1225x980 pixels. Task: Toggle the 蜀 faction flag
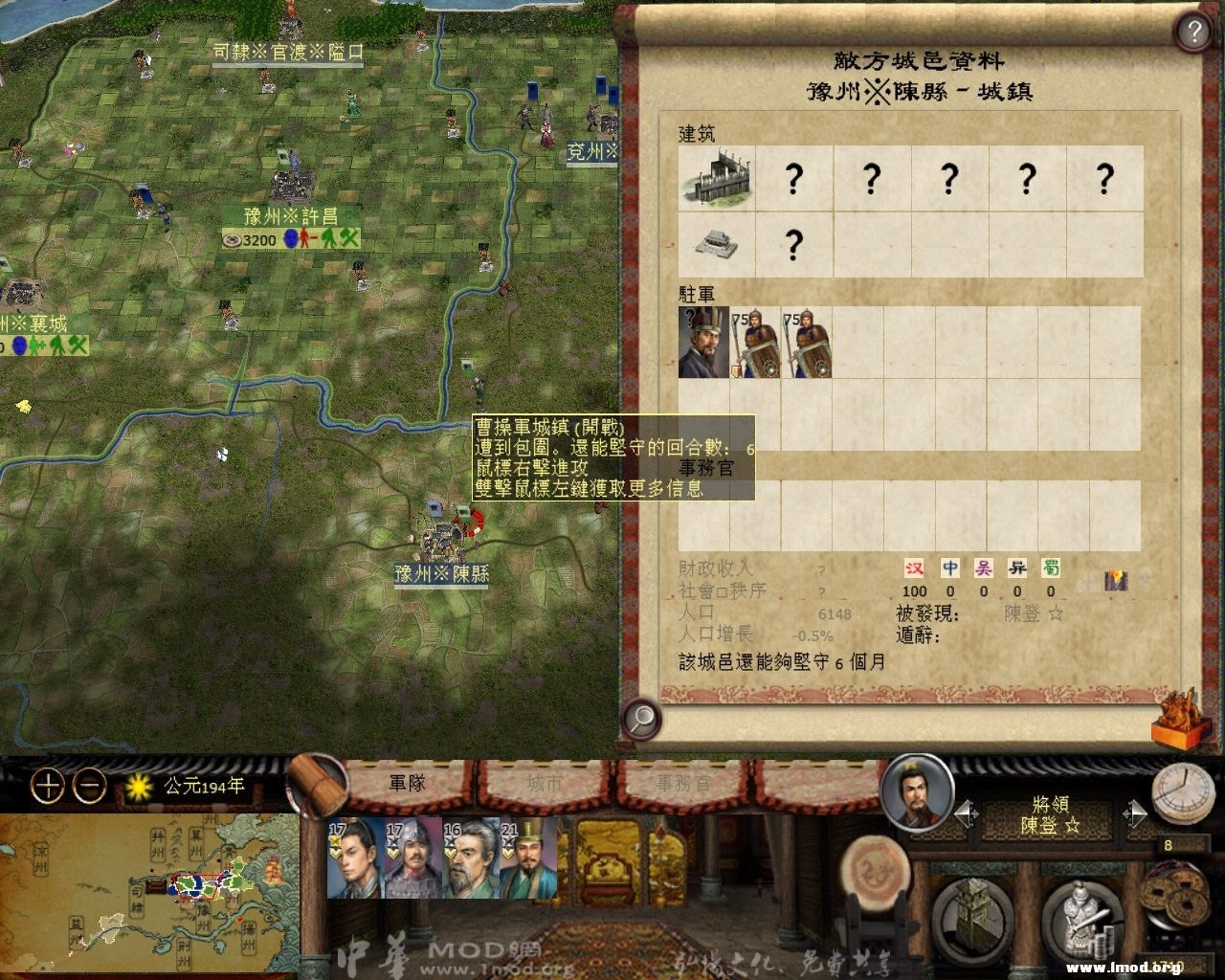(x=1050, y=567)
